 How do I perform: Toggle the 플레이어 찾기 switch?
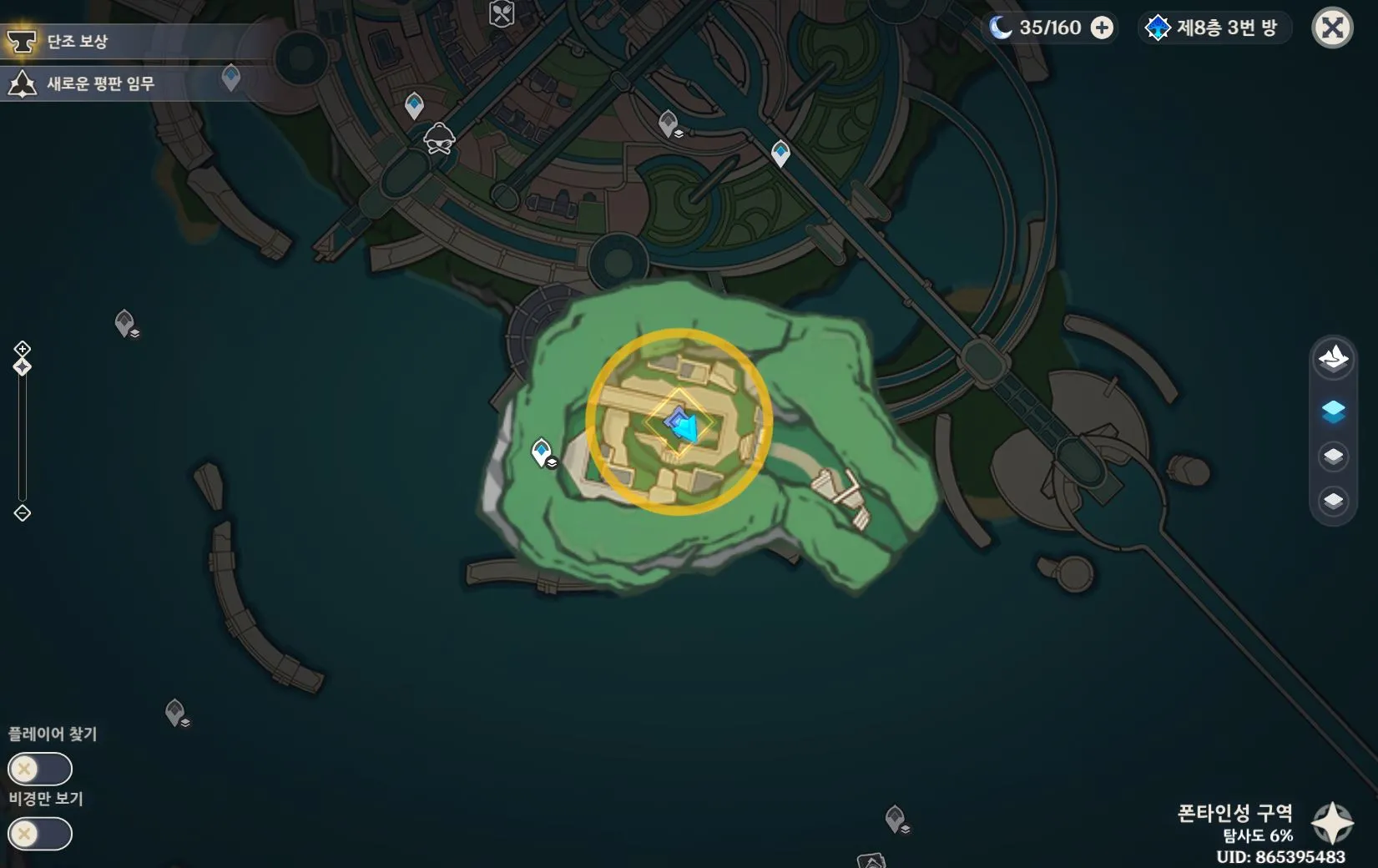pos(39,769)
